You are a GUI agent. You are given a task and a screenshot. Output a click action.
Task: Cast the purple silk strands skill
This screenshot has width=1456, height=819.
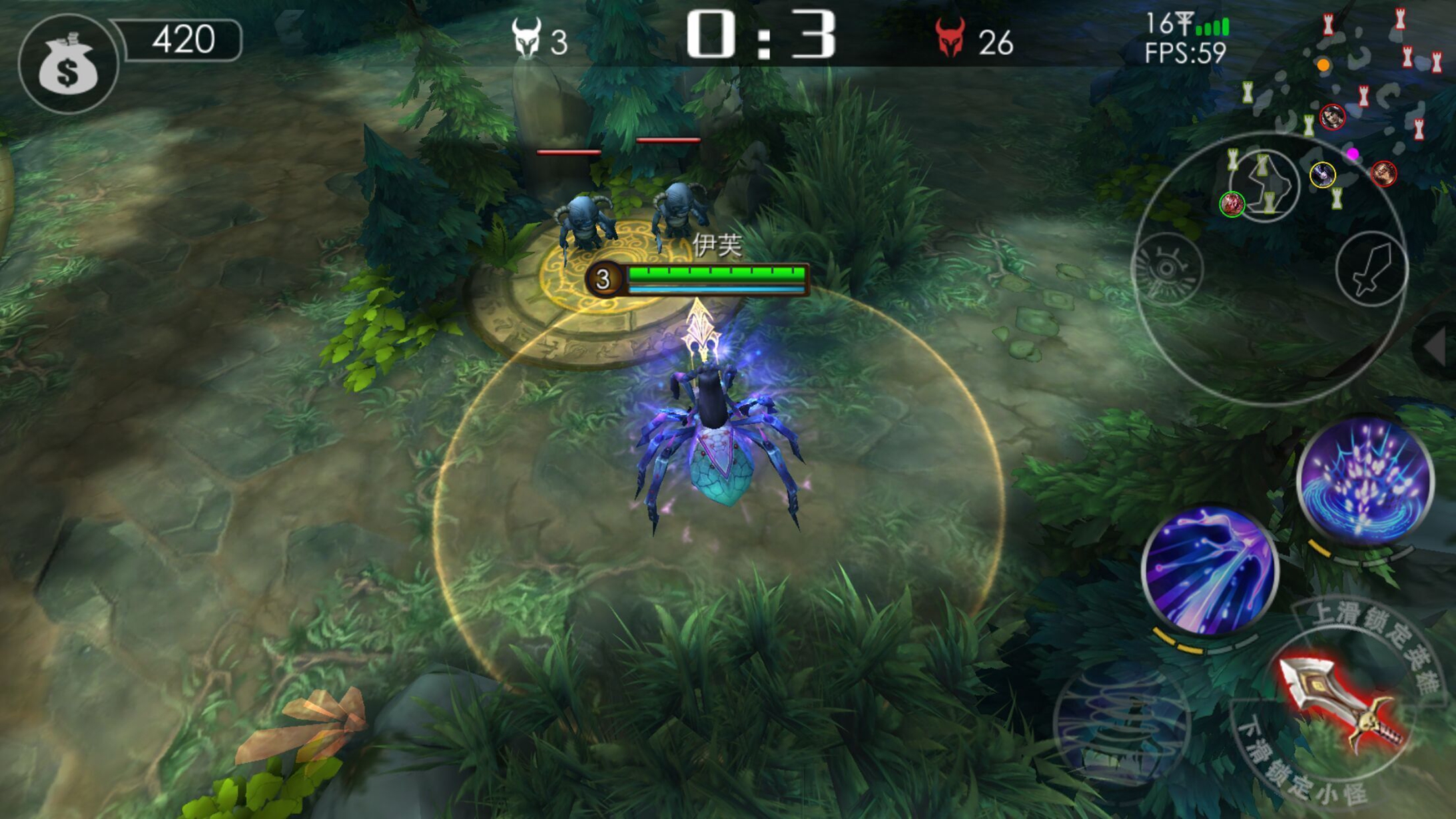pyautogui.click(x=1210, y=569)
